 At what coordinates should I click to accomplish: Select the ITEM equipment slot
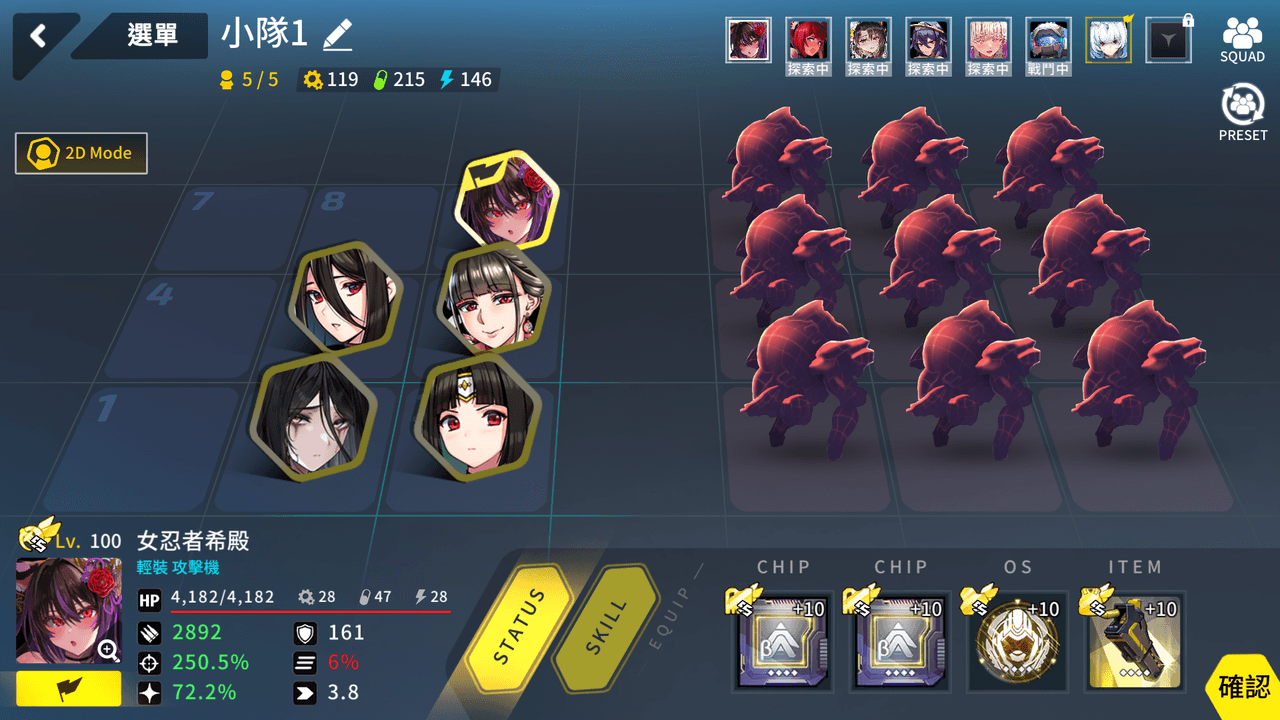[x=1134, y=642]
